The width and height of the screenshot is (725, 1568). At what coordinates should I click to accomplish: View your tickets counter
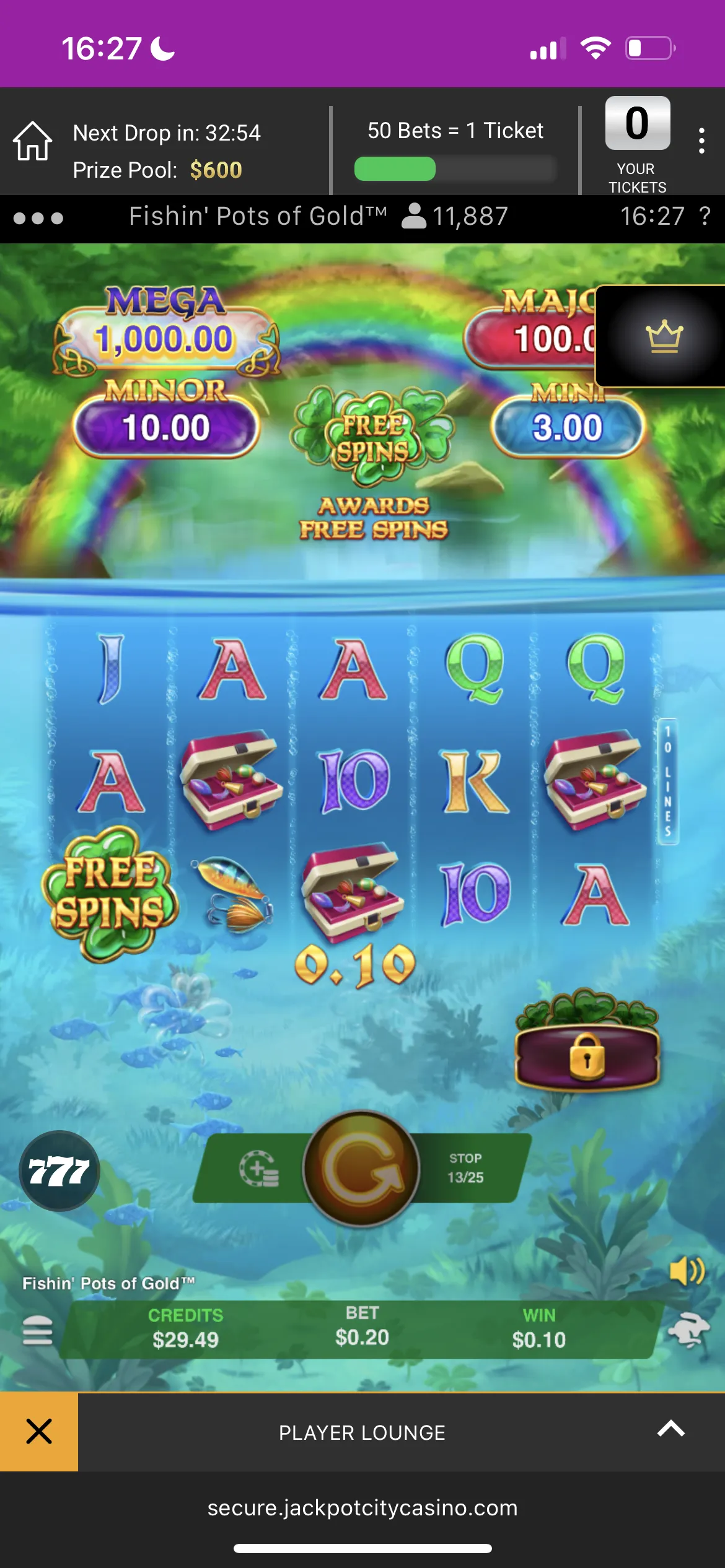point(637,144)
